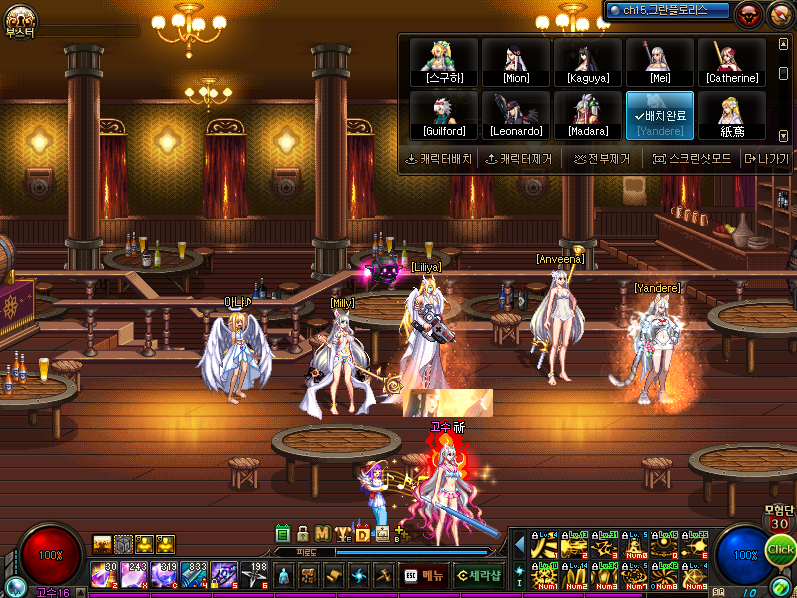The image size is (797, 598).
Task: Remove all characters with 전부제거
Action: coord(602,159)
